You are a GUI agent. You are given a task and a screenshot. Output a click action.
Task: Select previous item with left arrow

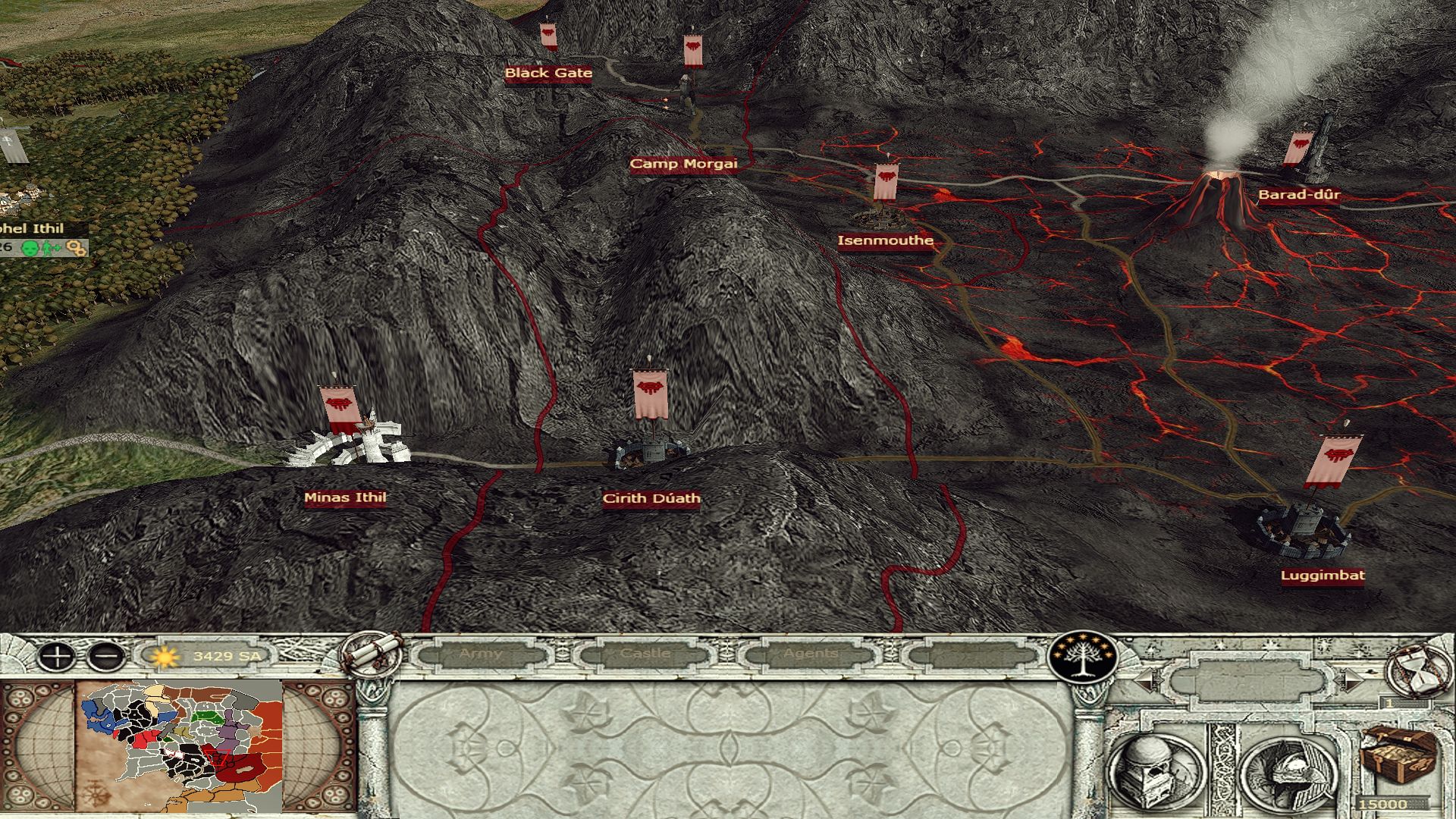[1146, 680]
